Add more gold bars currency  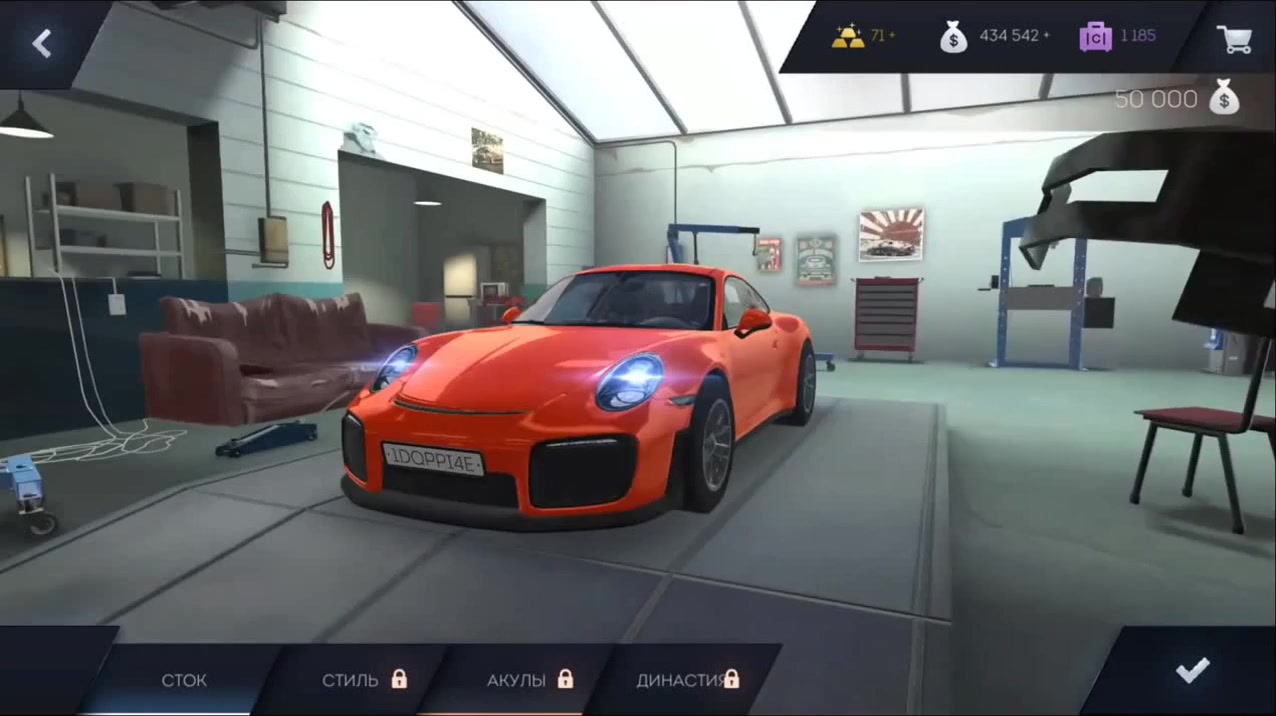[863, 36]
